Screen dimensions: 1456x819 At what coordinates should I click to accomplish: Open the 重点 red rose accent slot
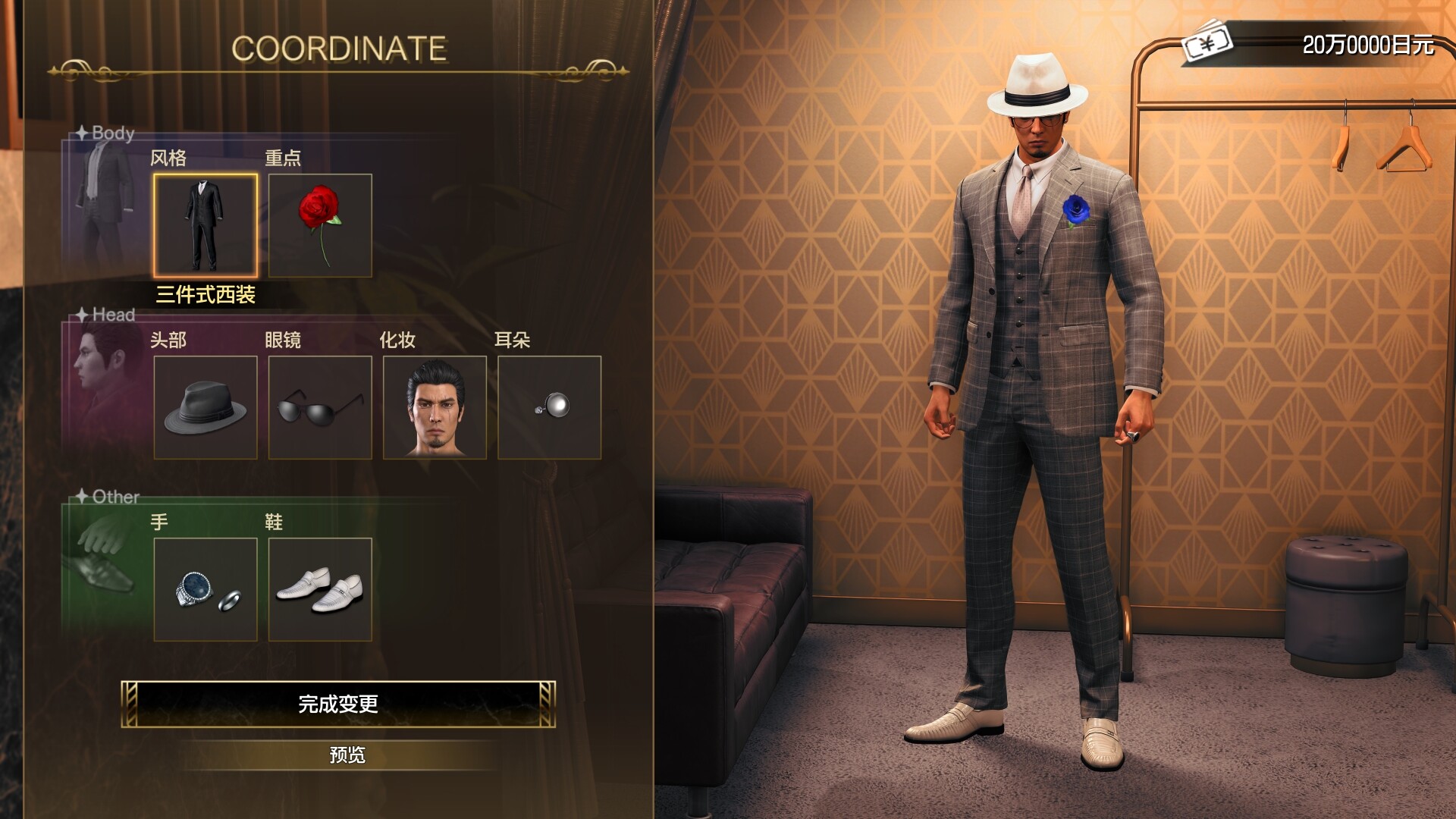(x=321, y=225)
